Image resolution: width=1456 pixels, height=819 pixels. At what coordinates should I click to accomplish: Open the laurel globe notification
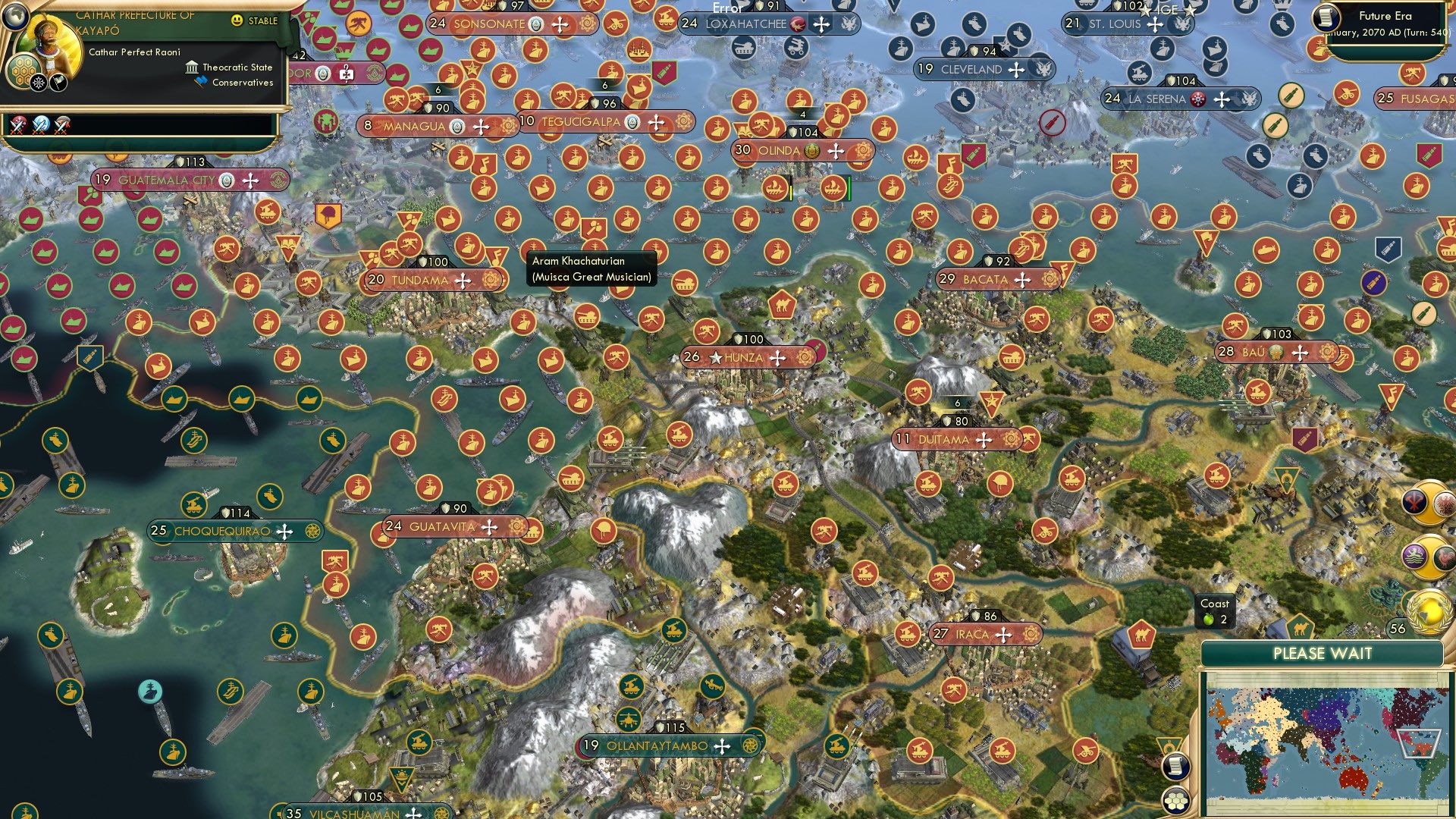1429,612
